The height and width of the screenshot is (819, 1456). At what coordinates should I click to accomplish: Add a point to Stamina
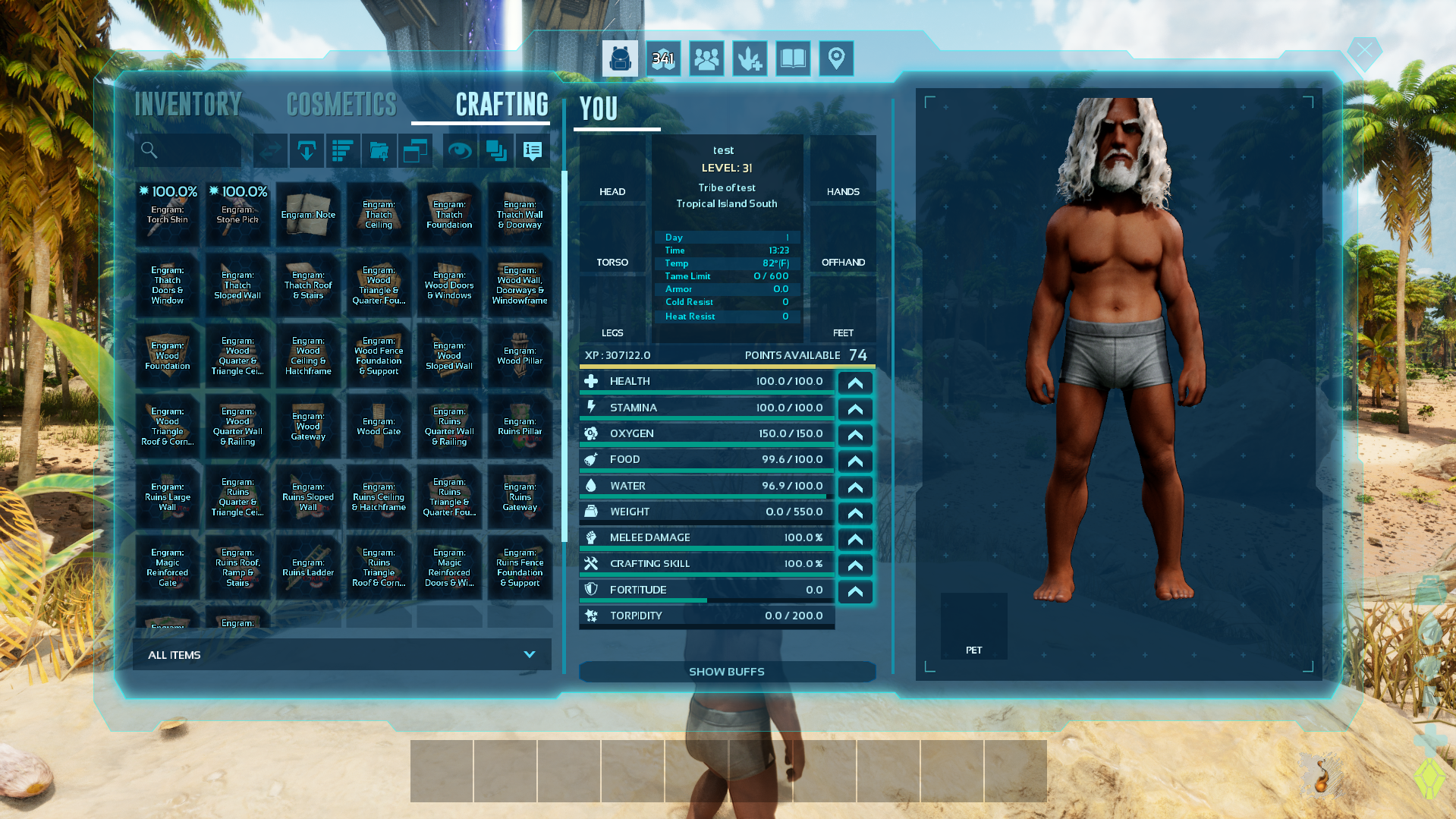[855, 409]
